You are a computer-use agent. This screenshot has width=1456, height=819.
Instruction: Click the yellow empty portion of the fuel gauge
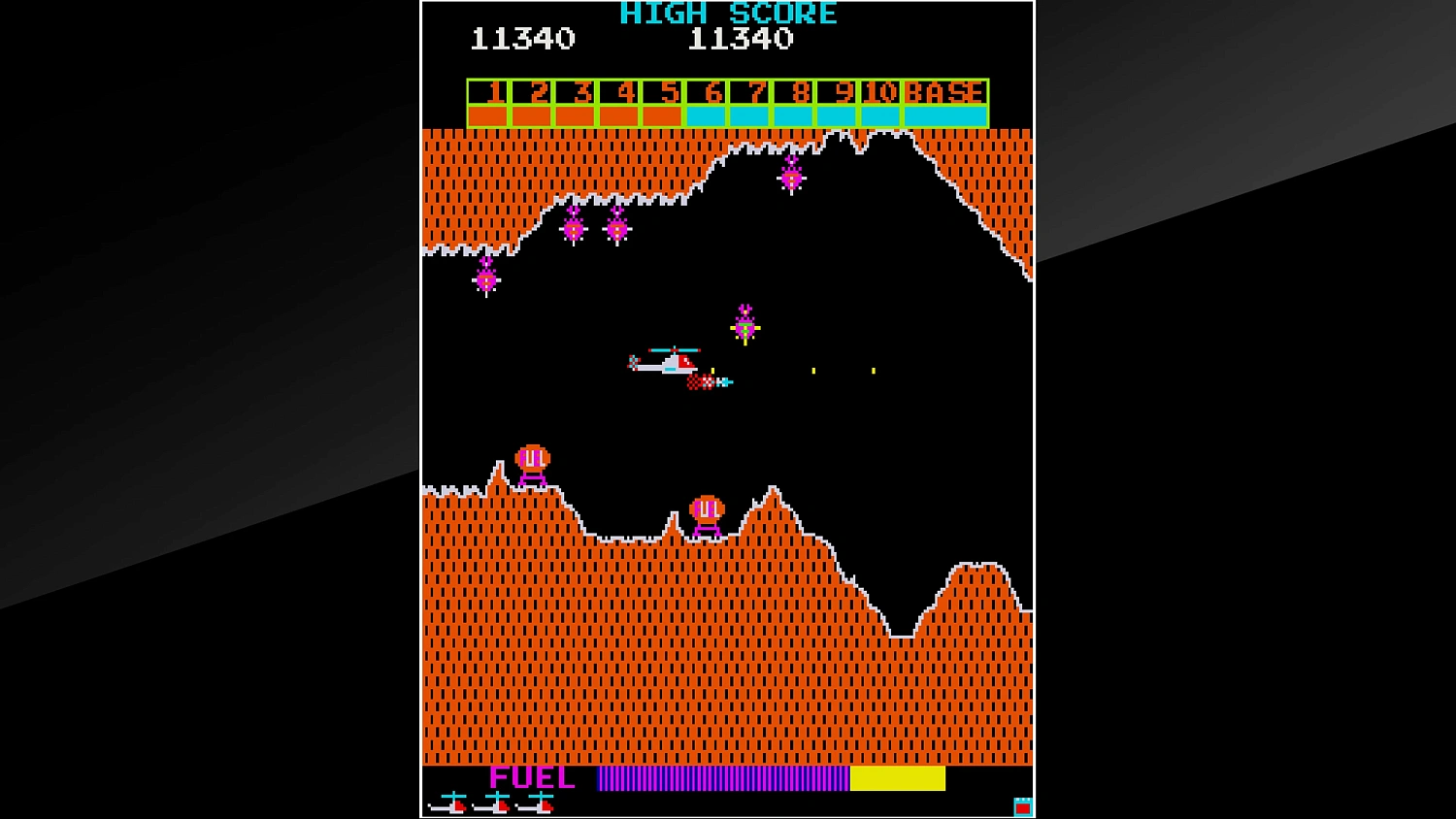coord(898,778)
